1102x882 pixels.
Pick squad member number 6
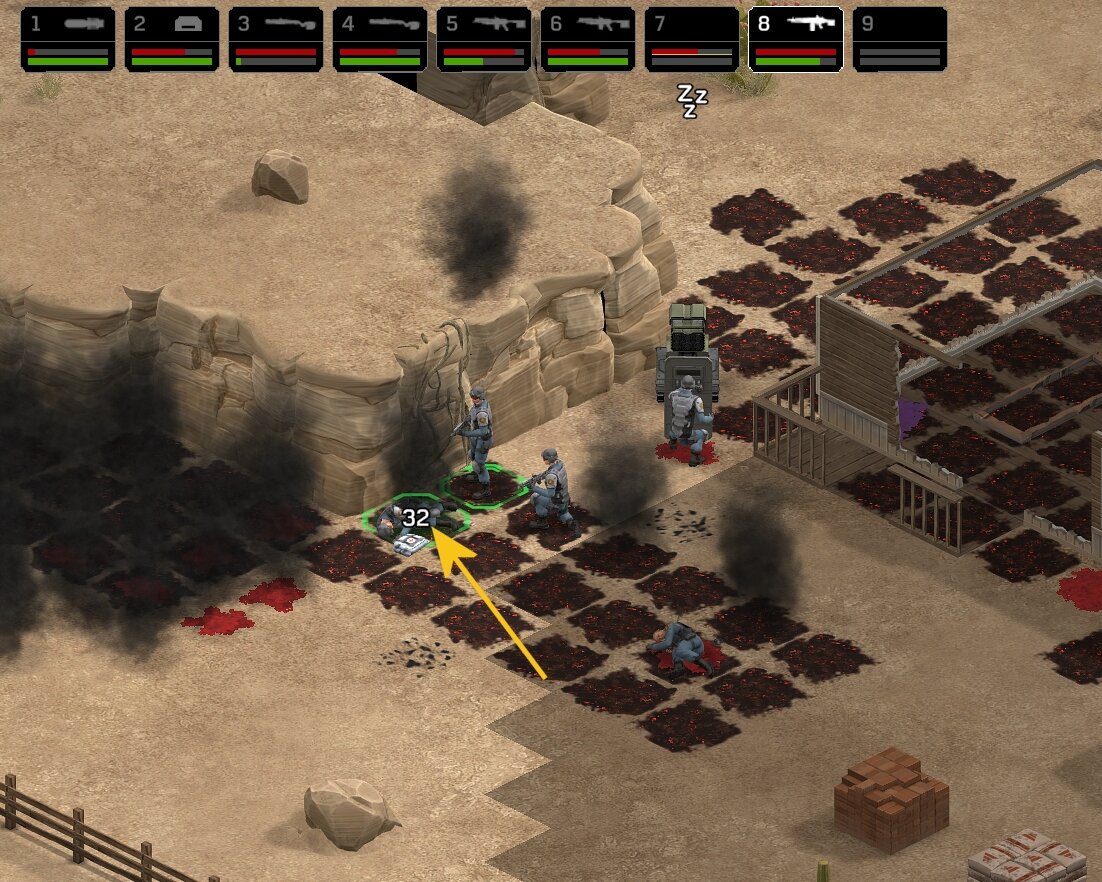click(588, 40)
